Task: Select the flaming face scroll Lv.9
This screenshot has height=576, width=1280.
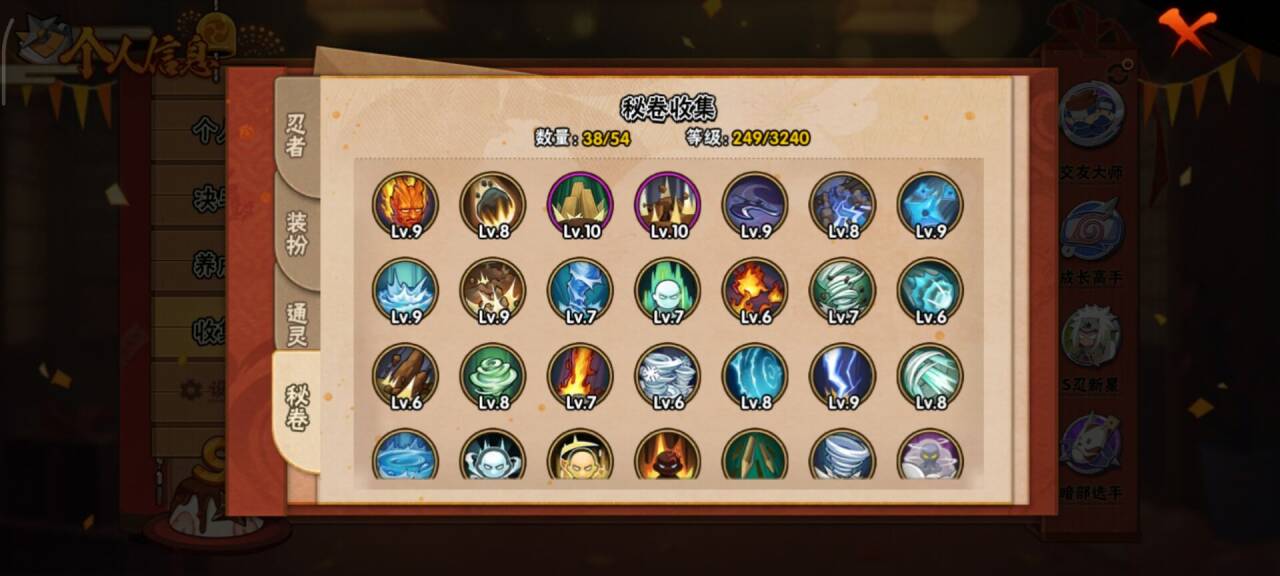Action: click(x=405, y=205)
